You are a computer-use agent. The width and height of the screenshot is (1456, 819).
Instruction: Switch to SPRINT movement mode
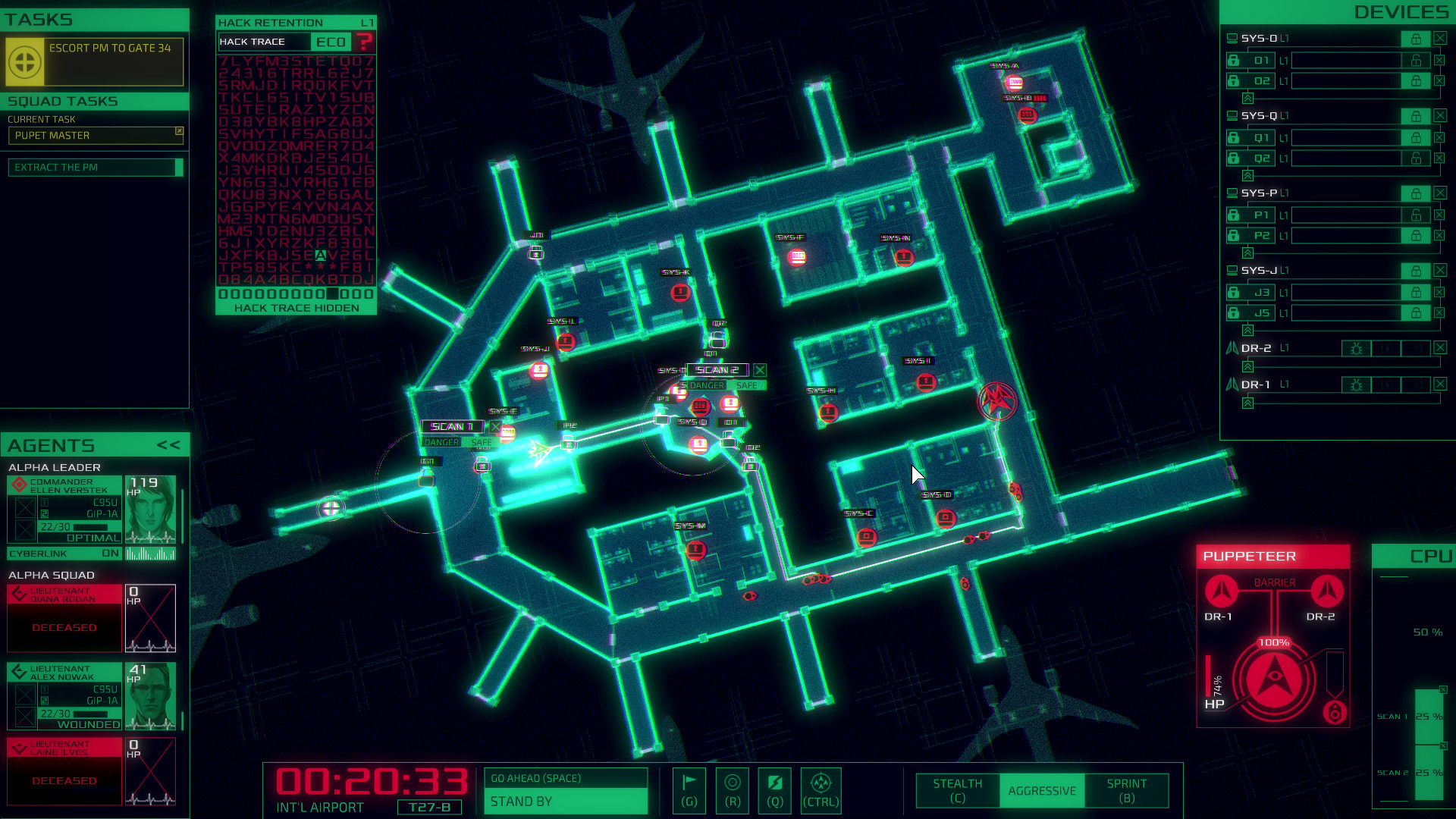[1125, 790]
